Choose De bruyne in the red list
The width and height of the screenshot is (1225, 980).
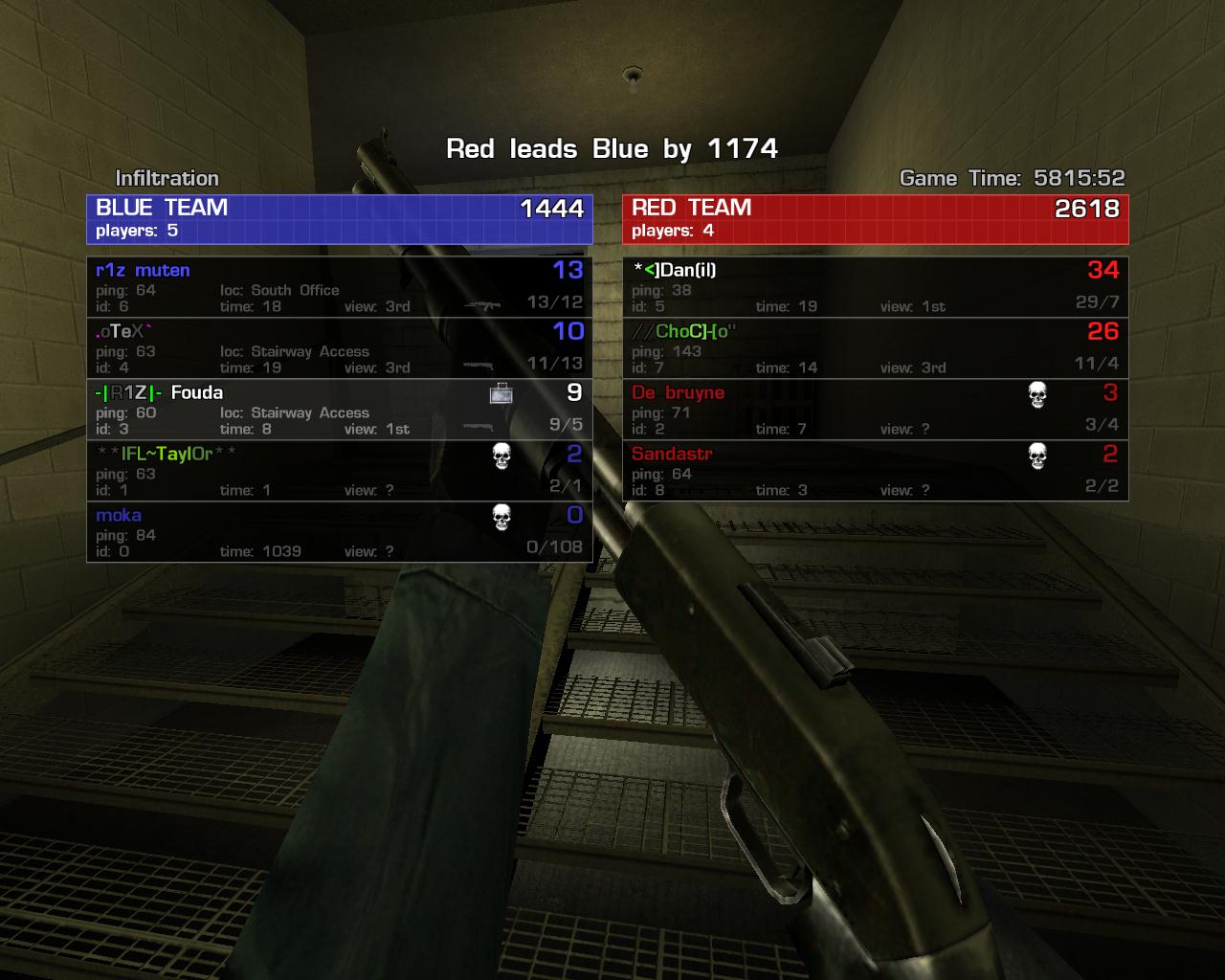tap(875, 410)
